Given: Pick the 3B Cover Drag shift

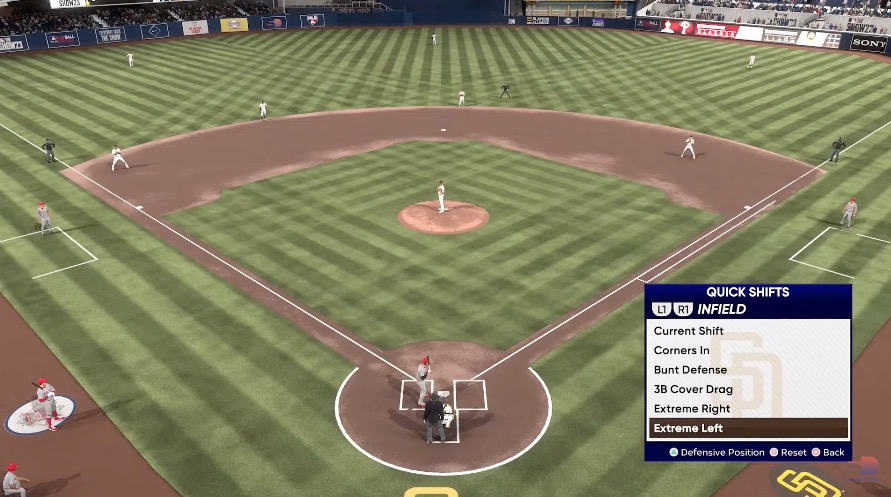Looking at the screenshot, I should (x=693, y=389).
